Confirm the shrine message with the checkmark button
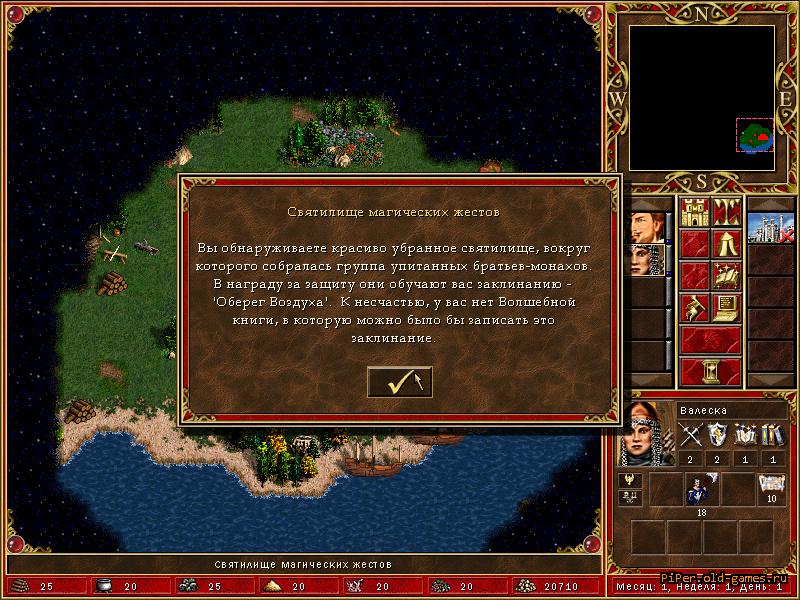 click(x=399, y=381)
